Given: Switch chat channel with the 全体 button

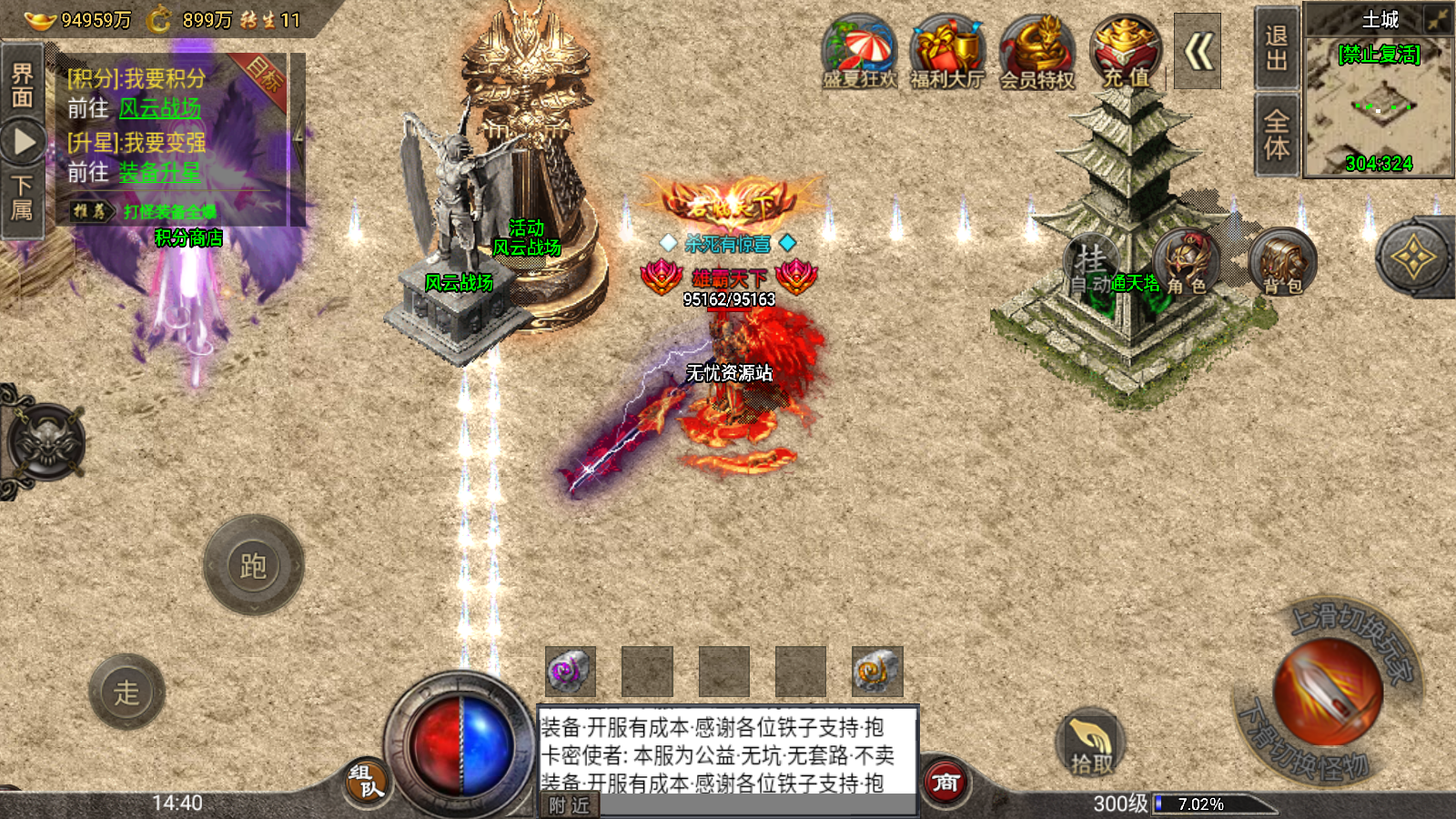Looking at the screenshot, I should coord(1276,135).
